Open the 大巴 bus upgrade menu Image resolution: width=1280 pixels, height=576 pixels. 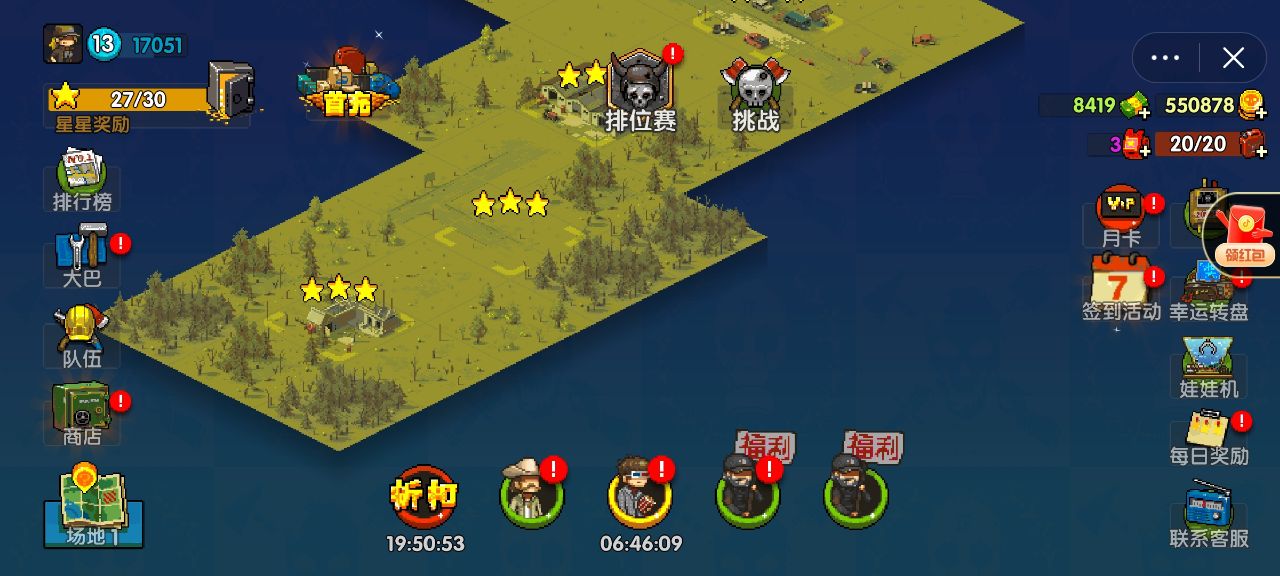coord(82,256)
